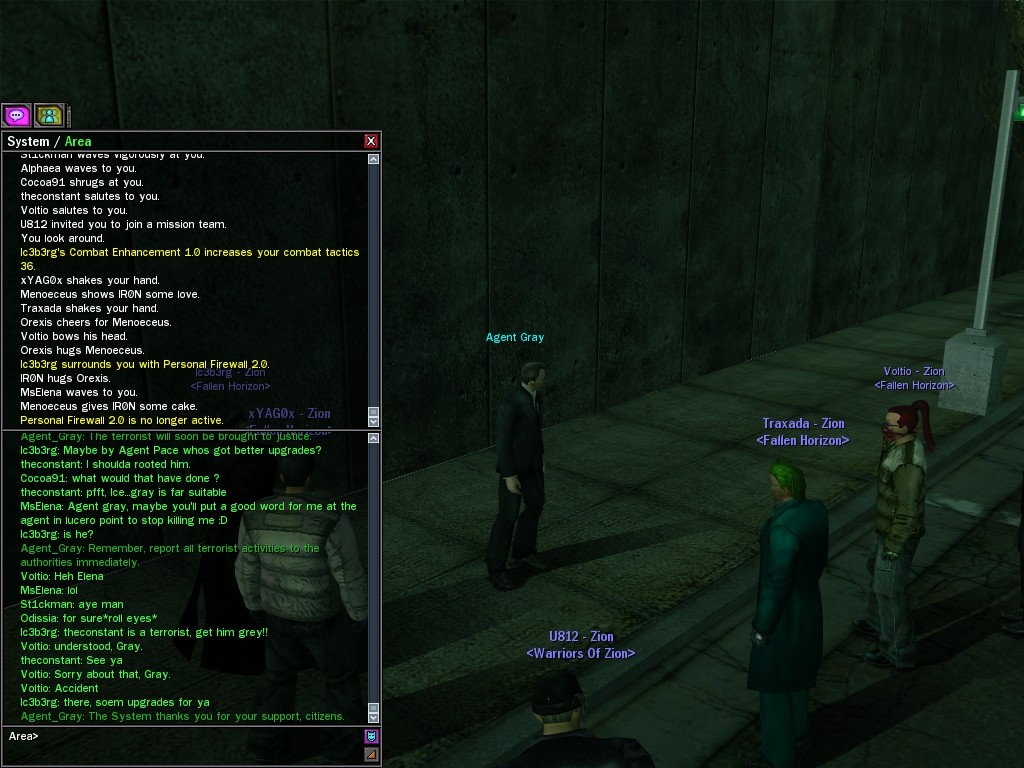Open the purple emote face button
1024x768 pixels.
coord(372,737)
